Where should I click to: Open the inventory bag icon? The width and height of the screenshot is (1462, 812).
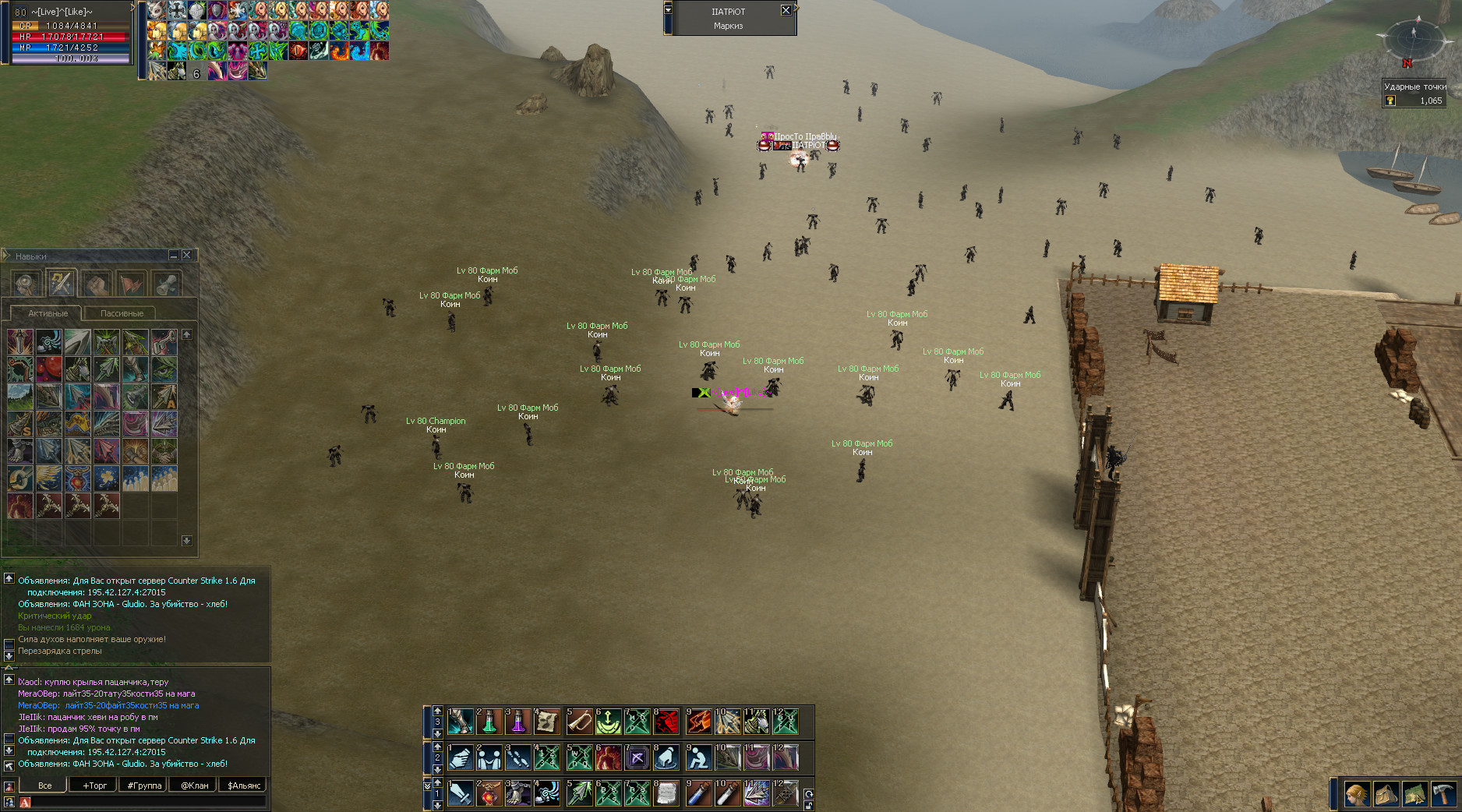1386,795
